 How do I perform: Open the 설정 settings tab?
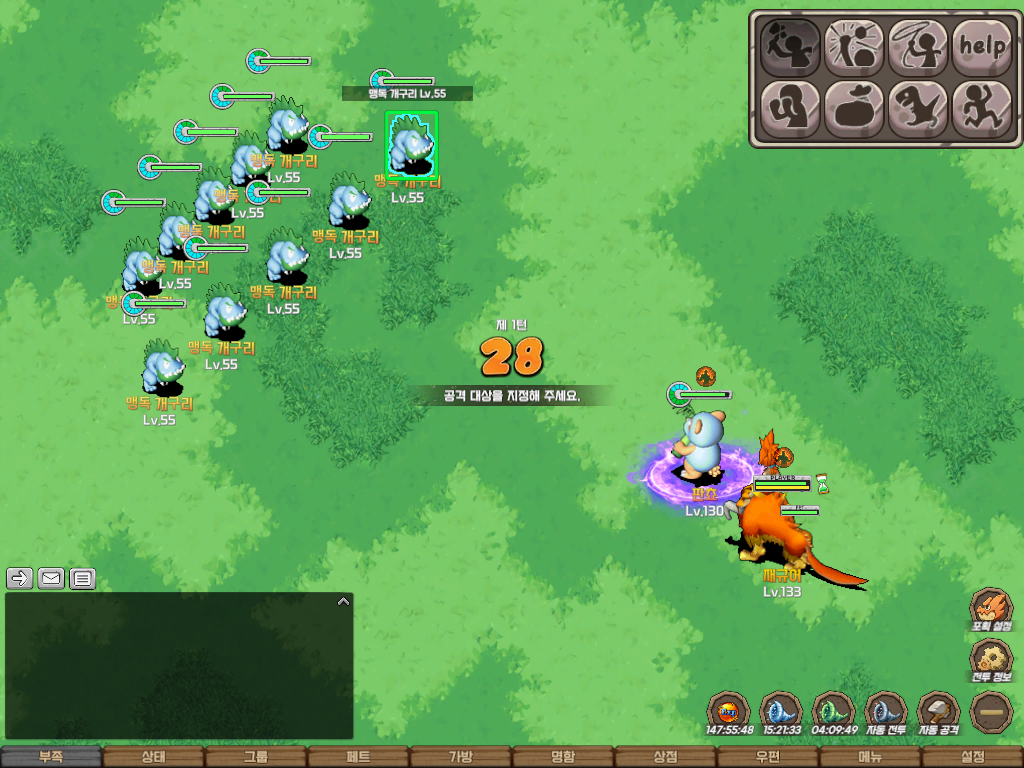point(972,757)
